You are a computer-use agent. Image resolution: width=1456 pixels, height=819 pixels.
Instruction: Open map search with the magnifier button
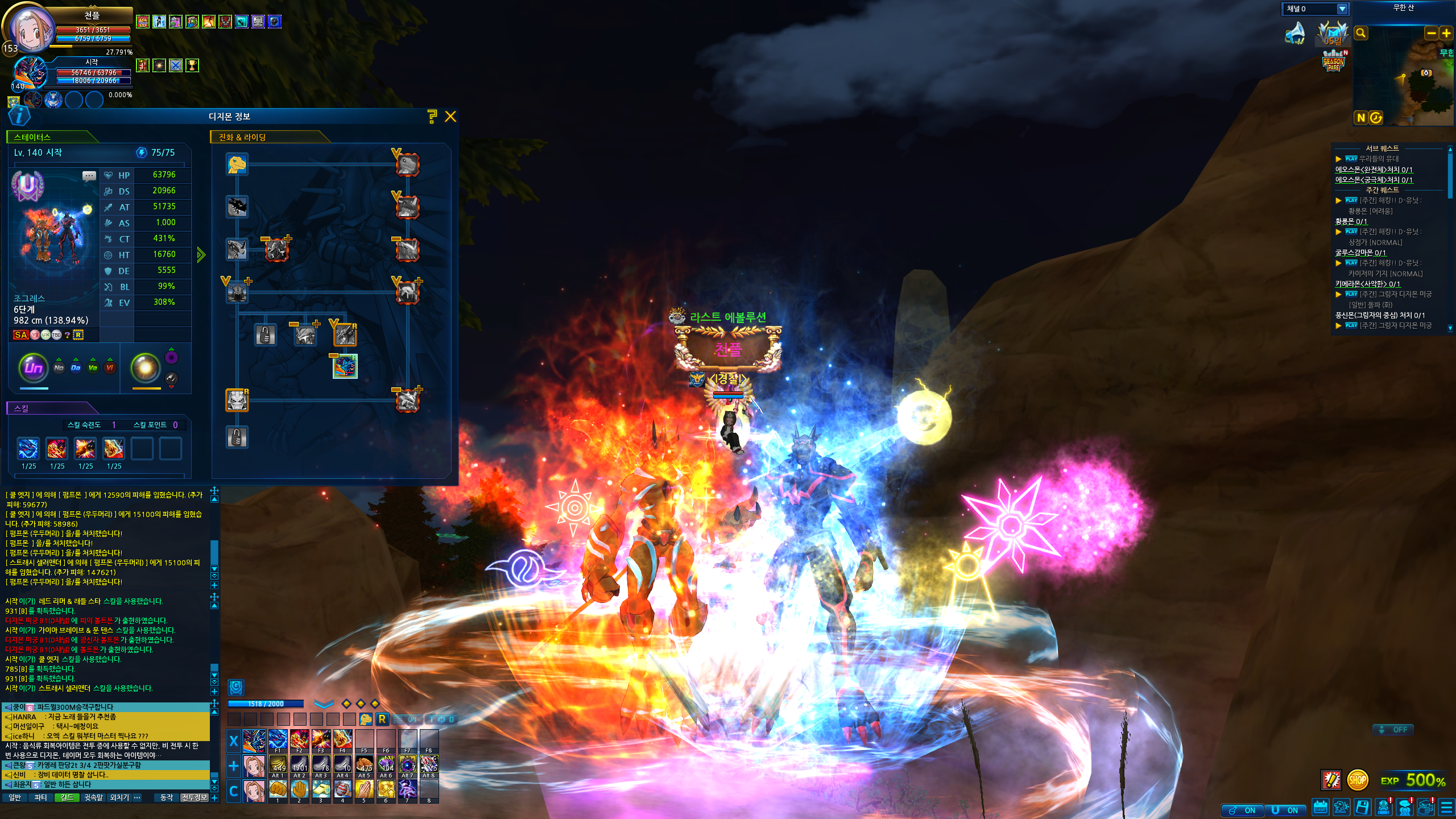click(x=1361, y=33)
